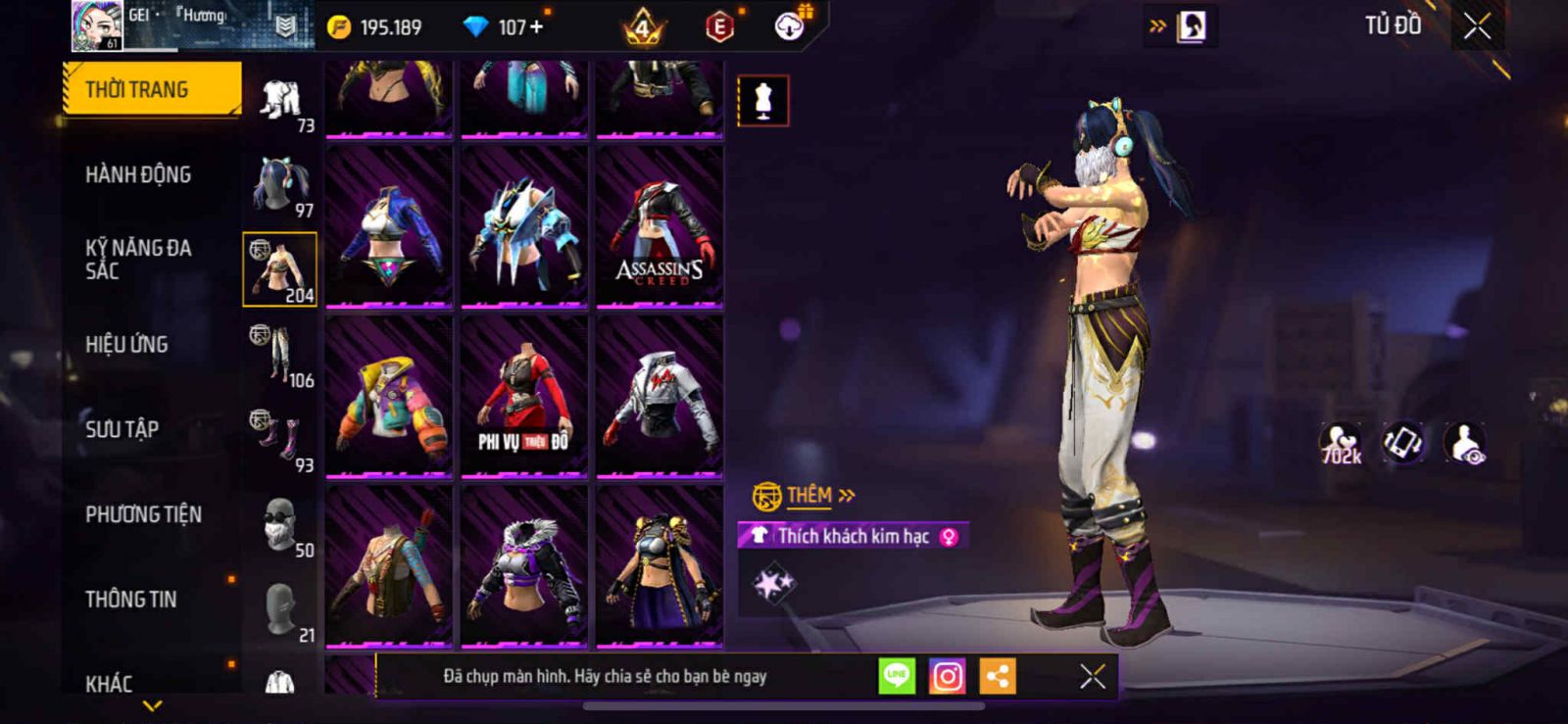Screen dimensions: 1568x724
Task: Open the pants category with 106 items
Action: coord(280,356)
